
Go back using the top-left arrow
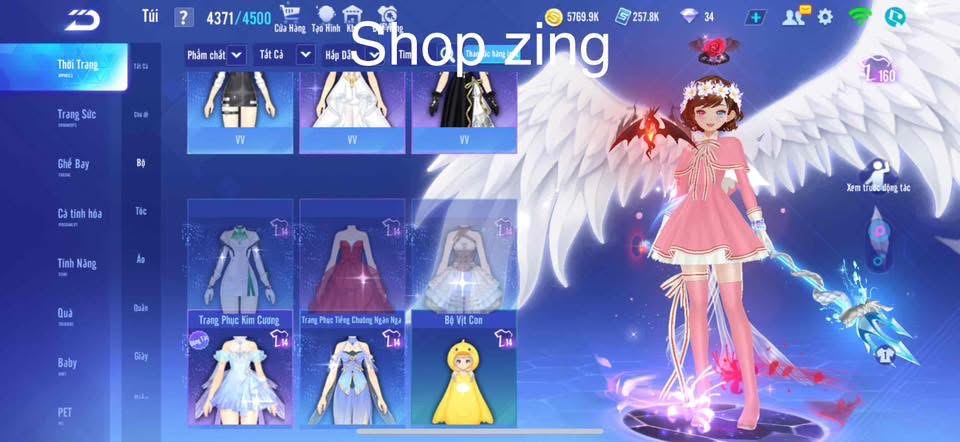pyautogui.click(x=85, y=18)
